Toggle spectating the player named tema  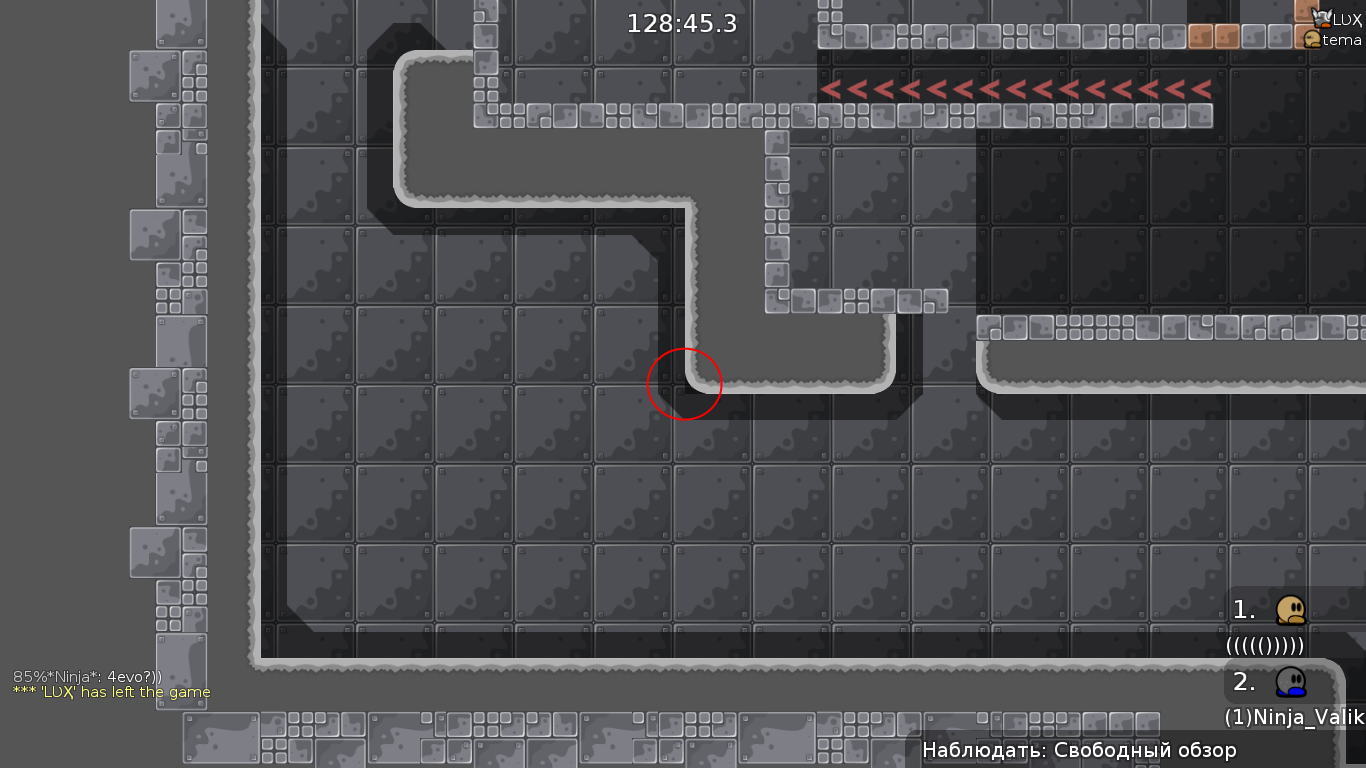[1338, 41]
